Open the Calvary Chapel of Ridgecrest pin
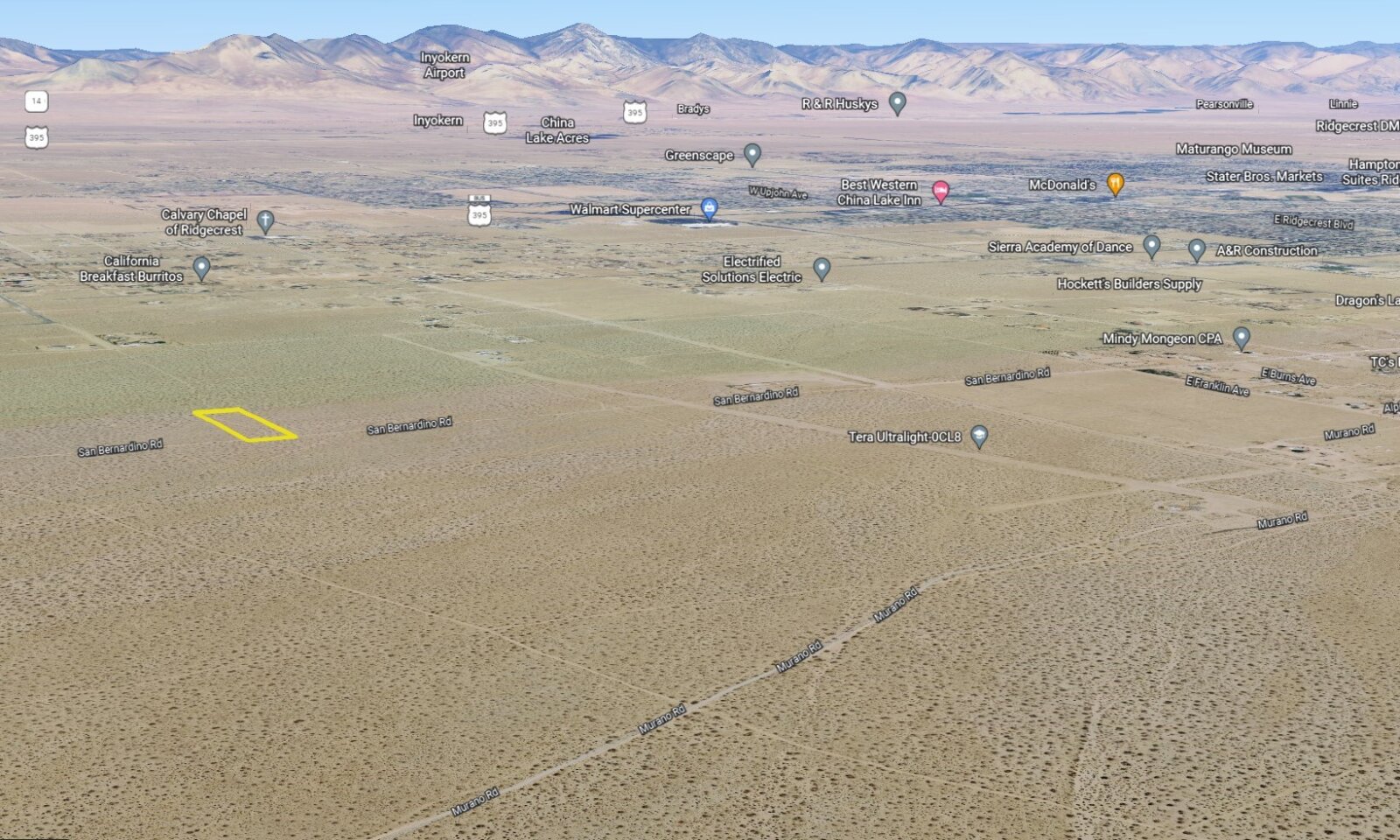This screenshot has height=840, width=1400. [266, 220]
